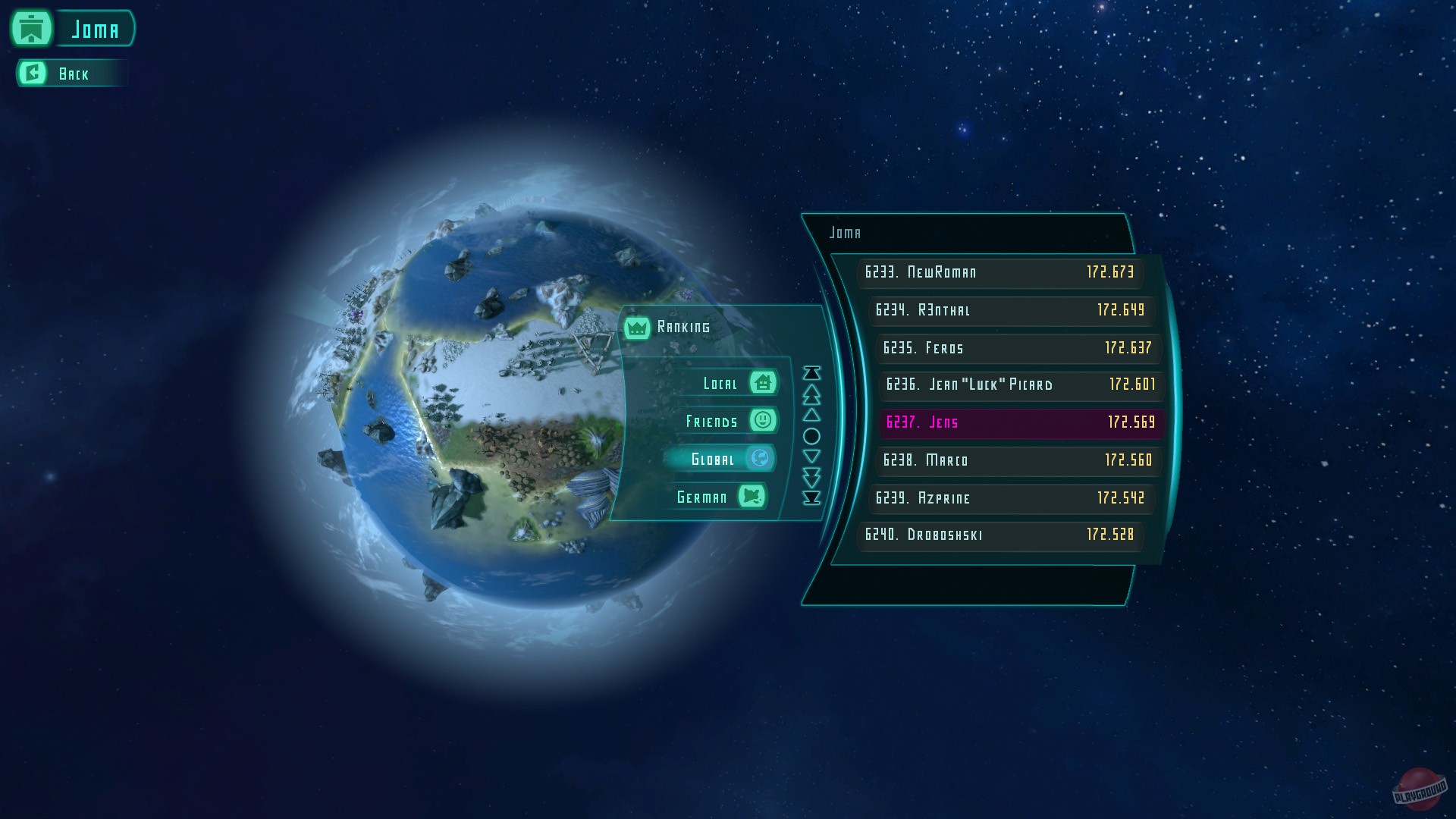Page up using the double-up arrow
Screen dimensions: 1456x819
(811, 394)
